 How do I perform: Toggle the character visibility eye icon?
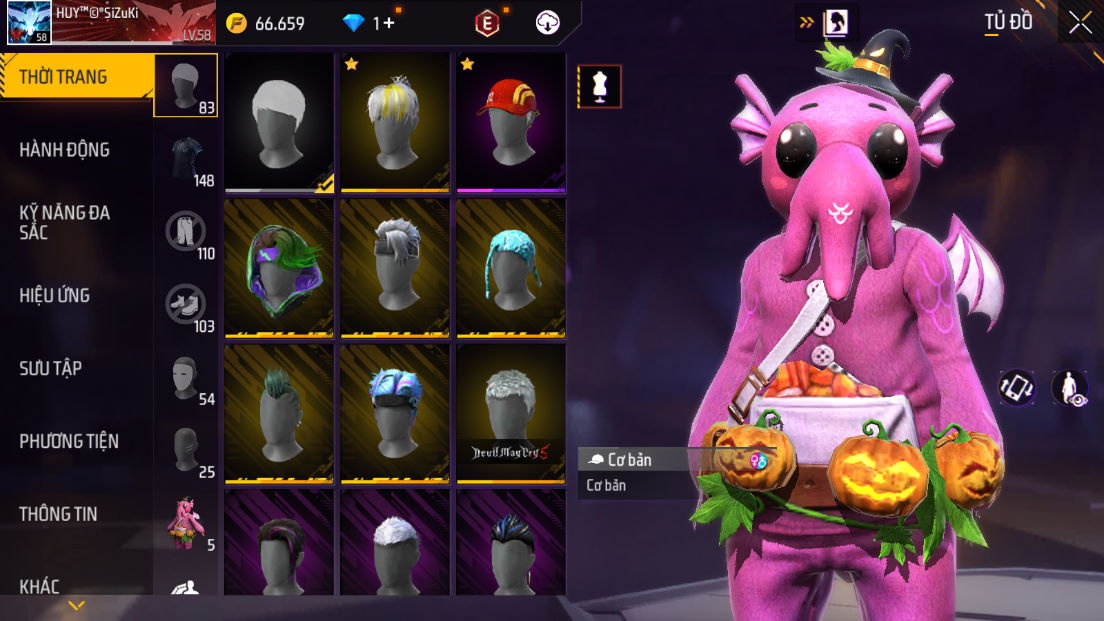pyautogui.click(x=1070, y=388)
